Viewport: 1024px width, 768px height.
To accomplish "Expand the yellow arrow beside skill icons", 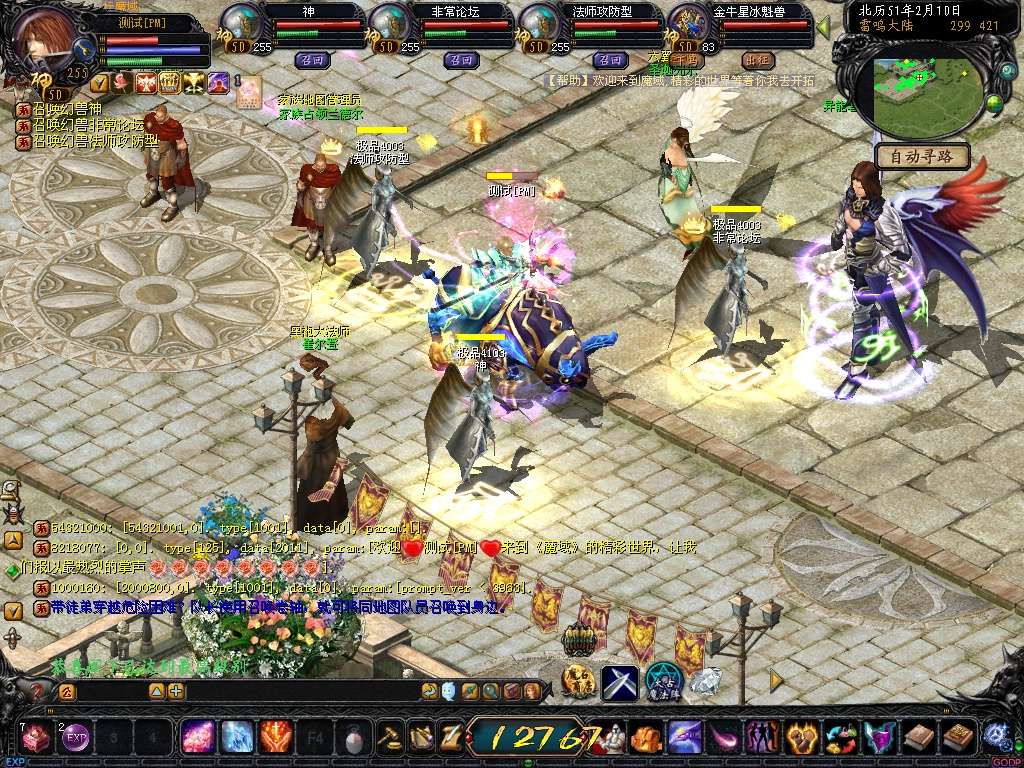I will 776,680.
